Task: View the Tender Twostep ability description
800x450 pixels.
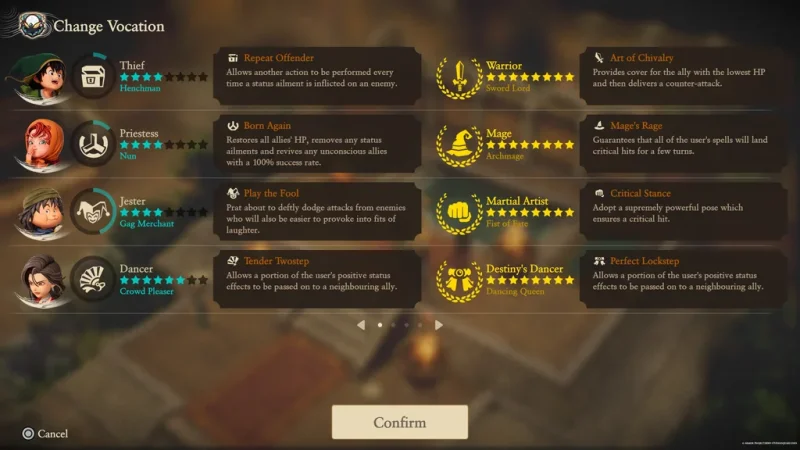Action: pos(316,278)
